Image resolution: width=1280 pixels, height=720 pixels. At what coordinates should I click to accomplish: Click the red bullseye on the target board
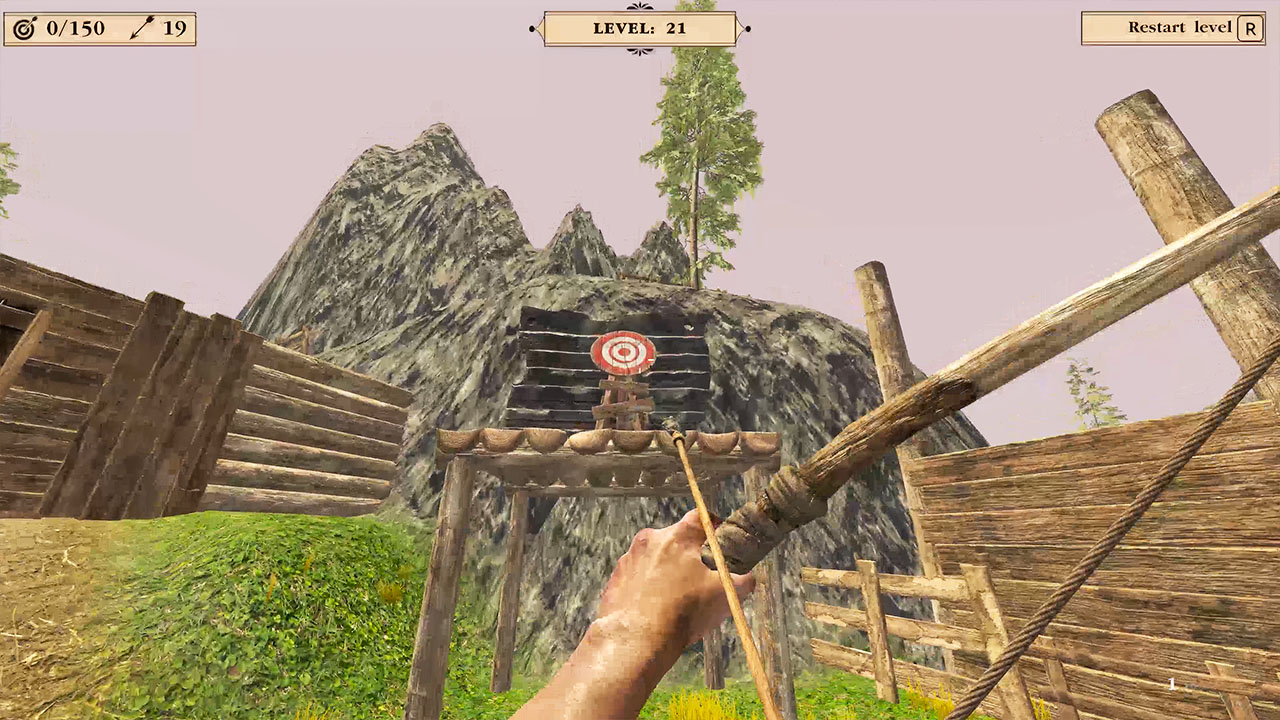623,353
